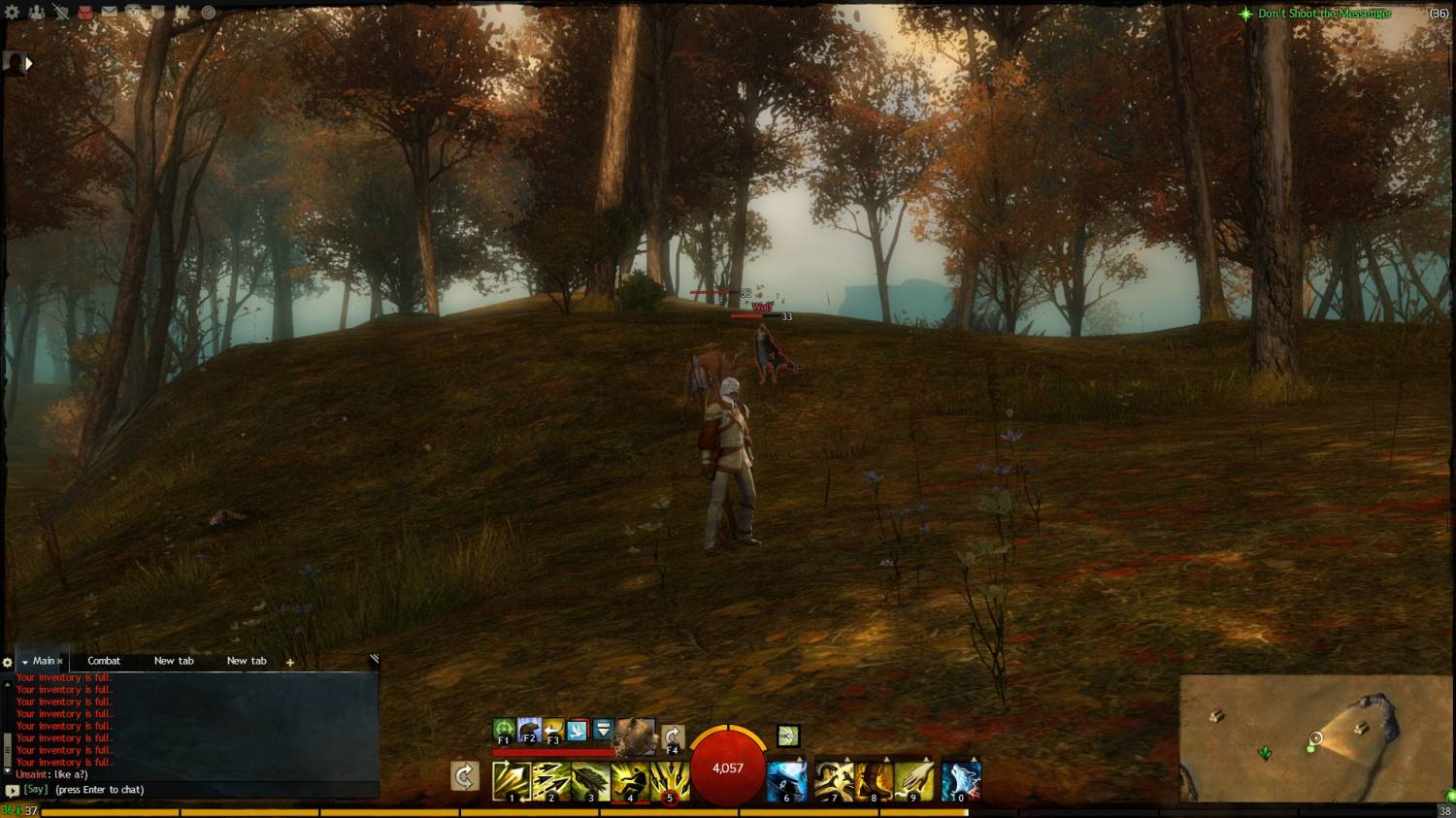The image size is (1456, 818).
Task: Add a new chat tab
Action: (x=289, y=662)
